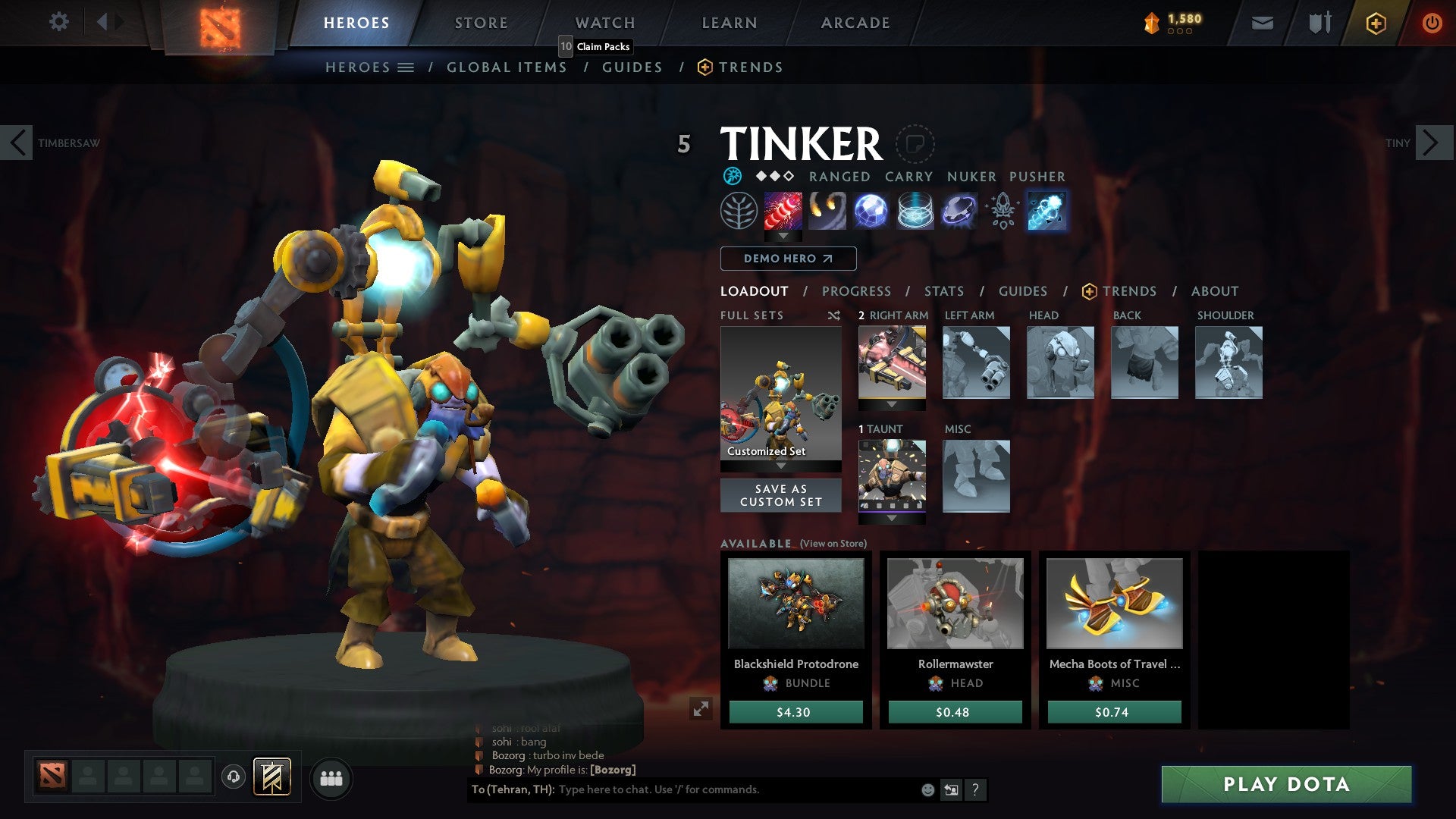The image size is (1456, 819).
Task: Open the ARCADE menu item
Action: click(855, 22)
